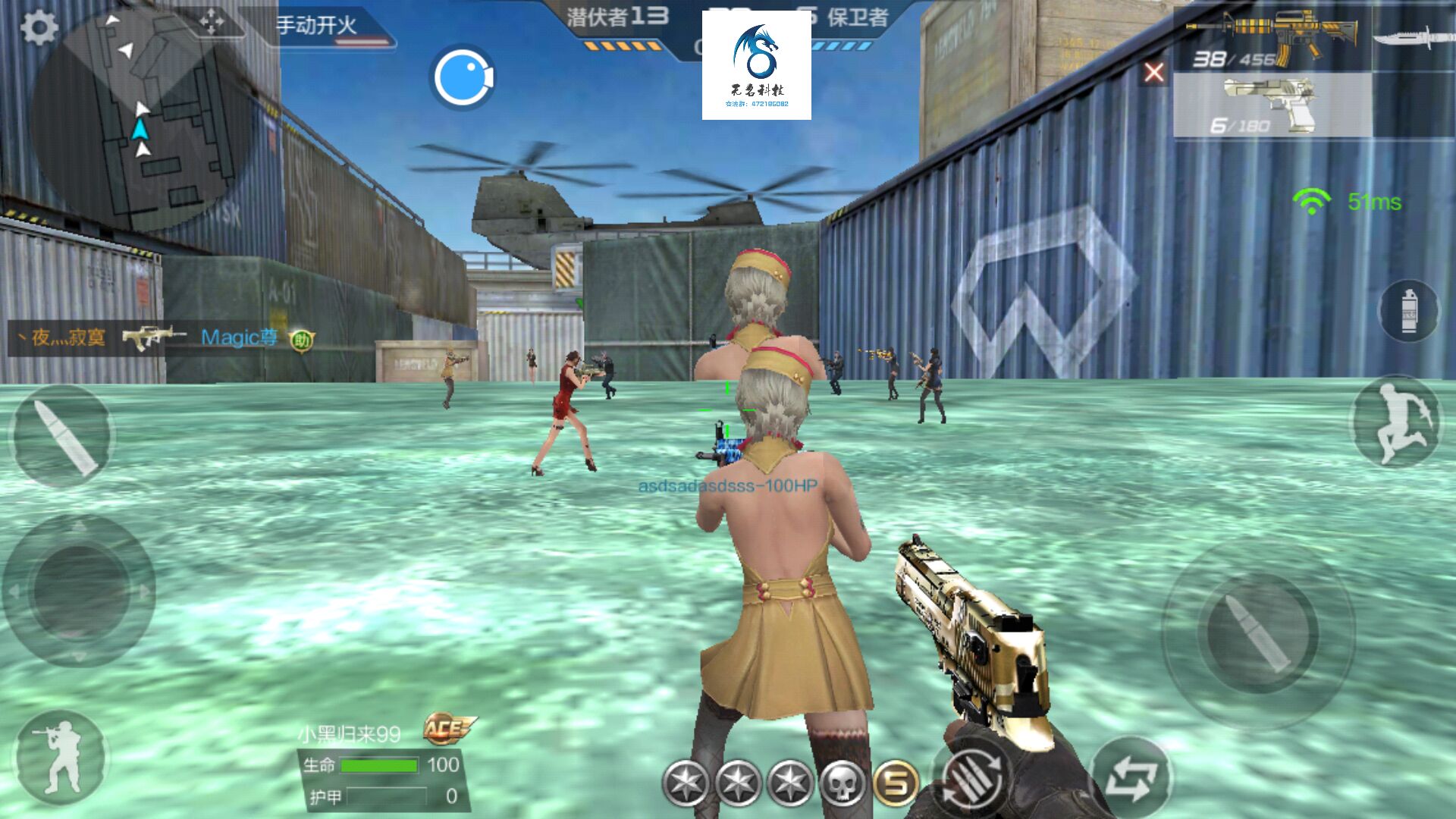Tap the movement joystick pad
This screenshot has height=819, width=1456.
(79, 591)
